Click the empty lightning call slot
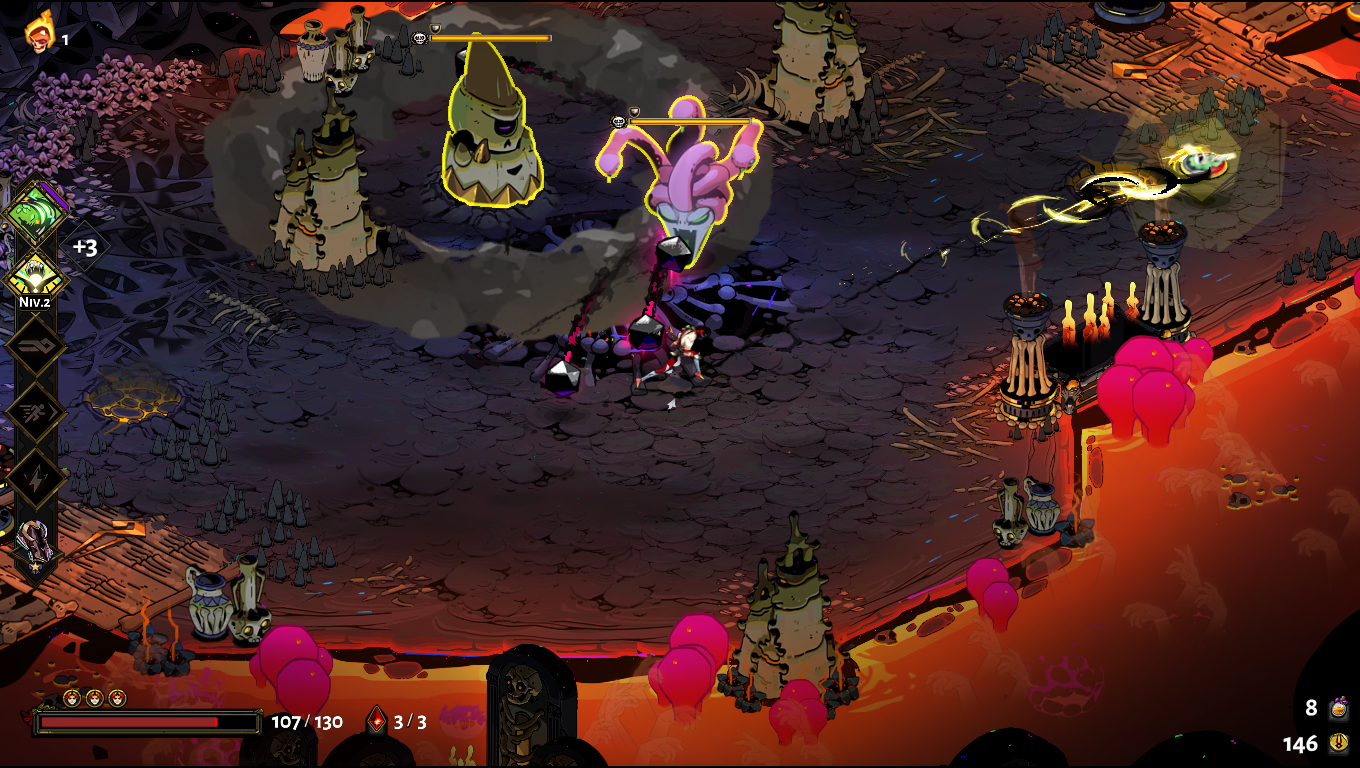The image size is (1360, 768). coord(34,477)
